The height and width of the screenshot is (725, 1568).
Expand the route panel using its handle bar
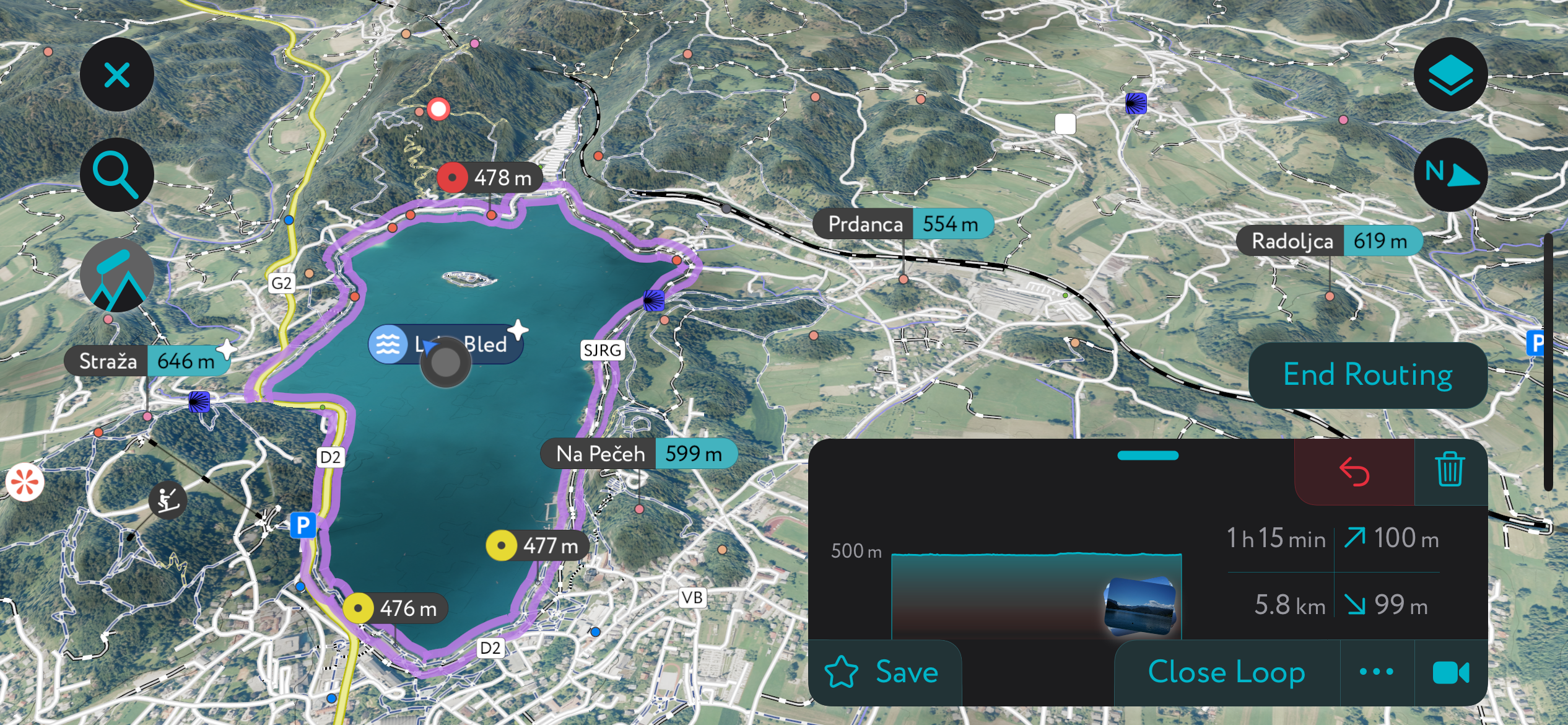pos(1148,455)
